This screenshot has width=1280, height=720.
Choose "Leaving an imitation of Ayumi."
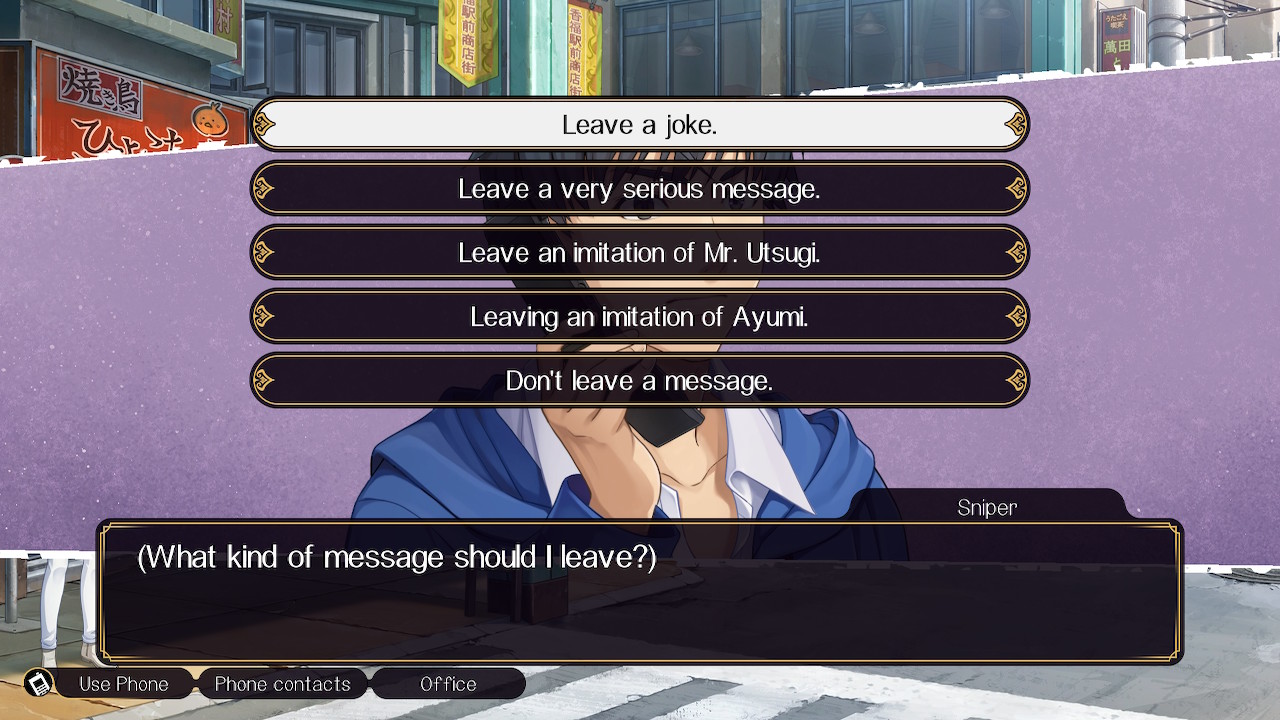click(x=639, y=317)
